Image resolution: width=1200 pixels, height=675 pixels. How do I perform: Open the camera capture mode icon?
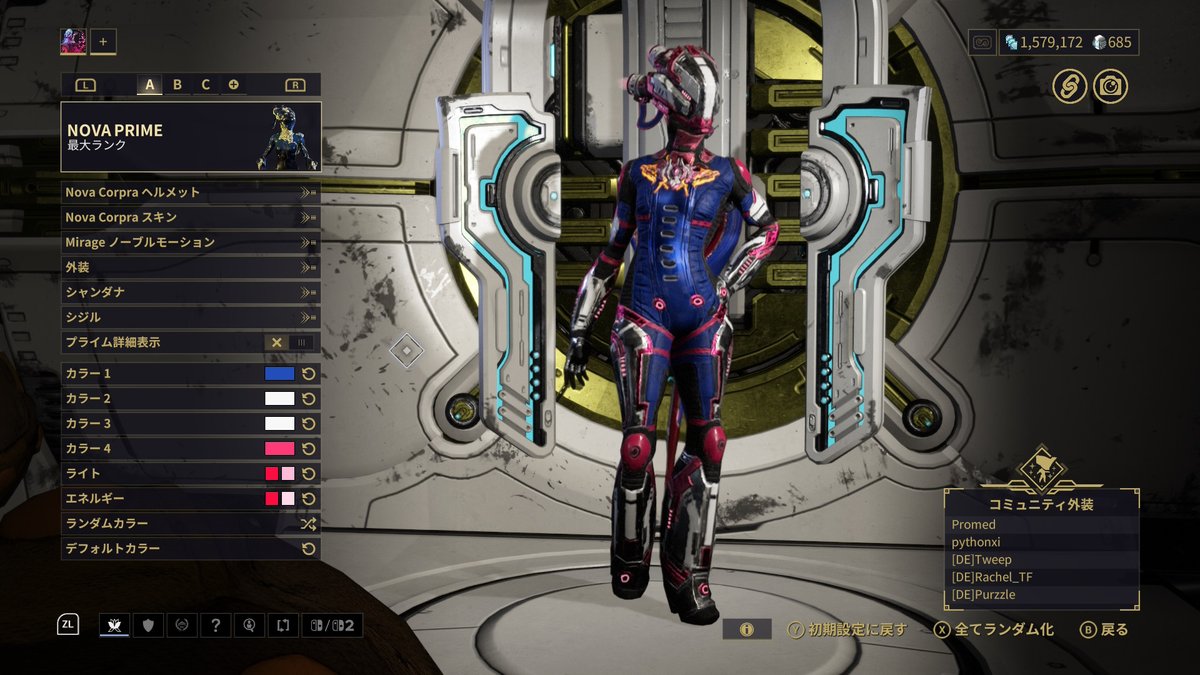click(1110, 86)
